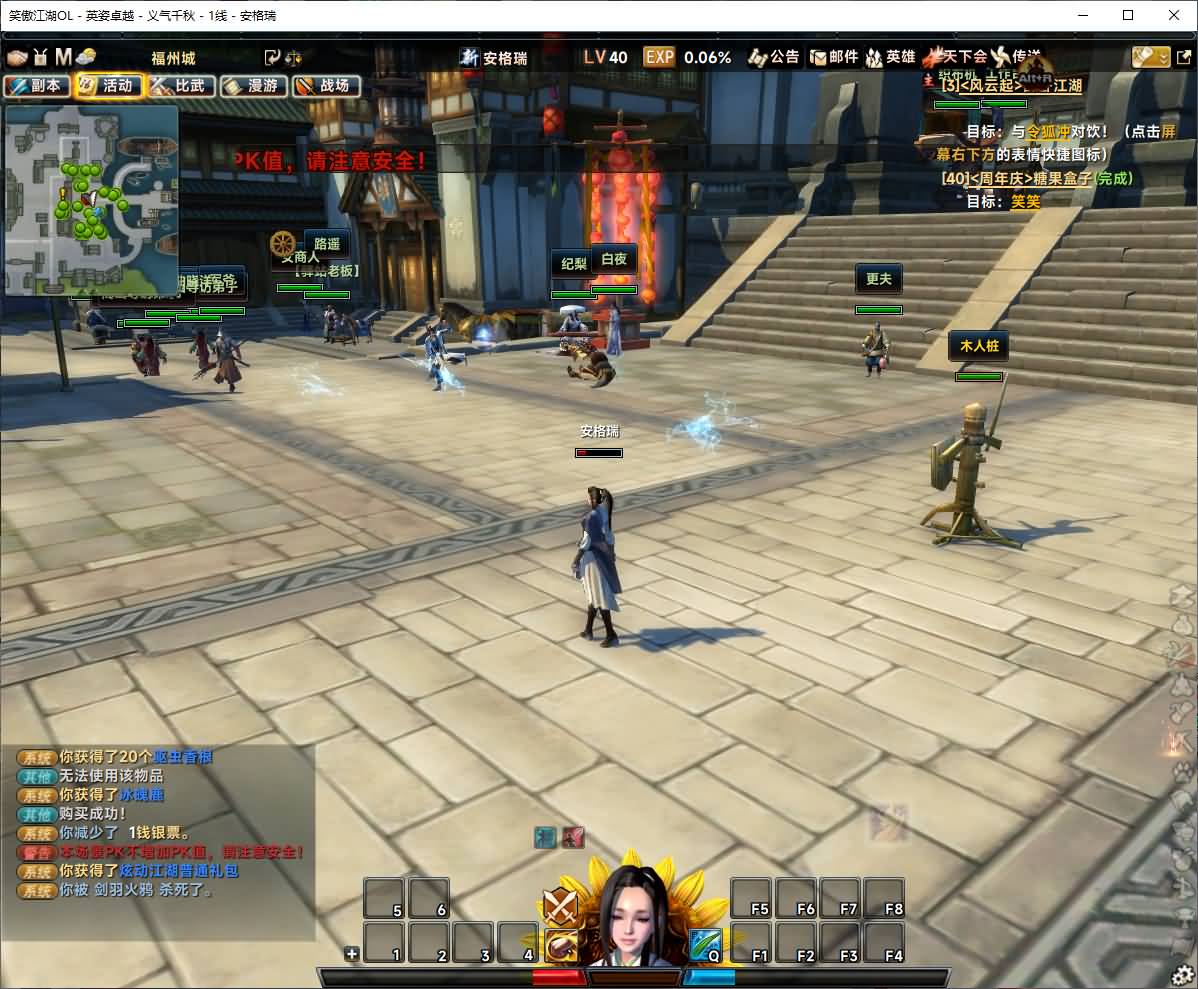The image size is (1198, 989).
Task: Open the 副本 dungeon menu
Action: 36,86
